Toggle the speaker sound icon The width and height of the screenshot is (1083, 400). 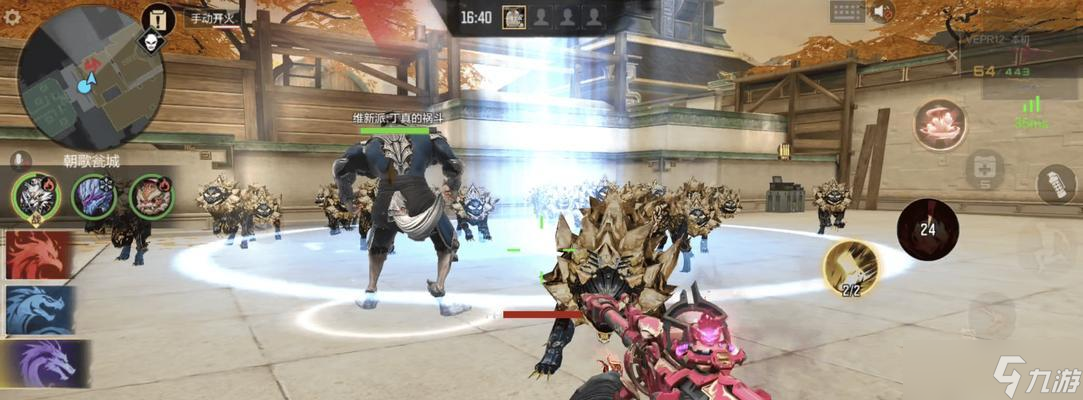pyautogui.click(x=882, y=12)
